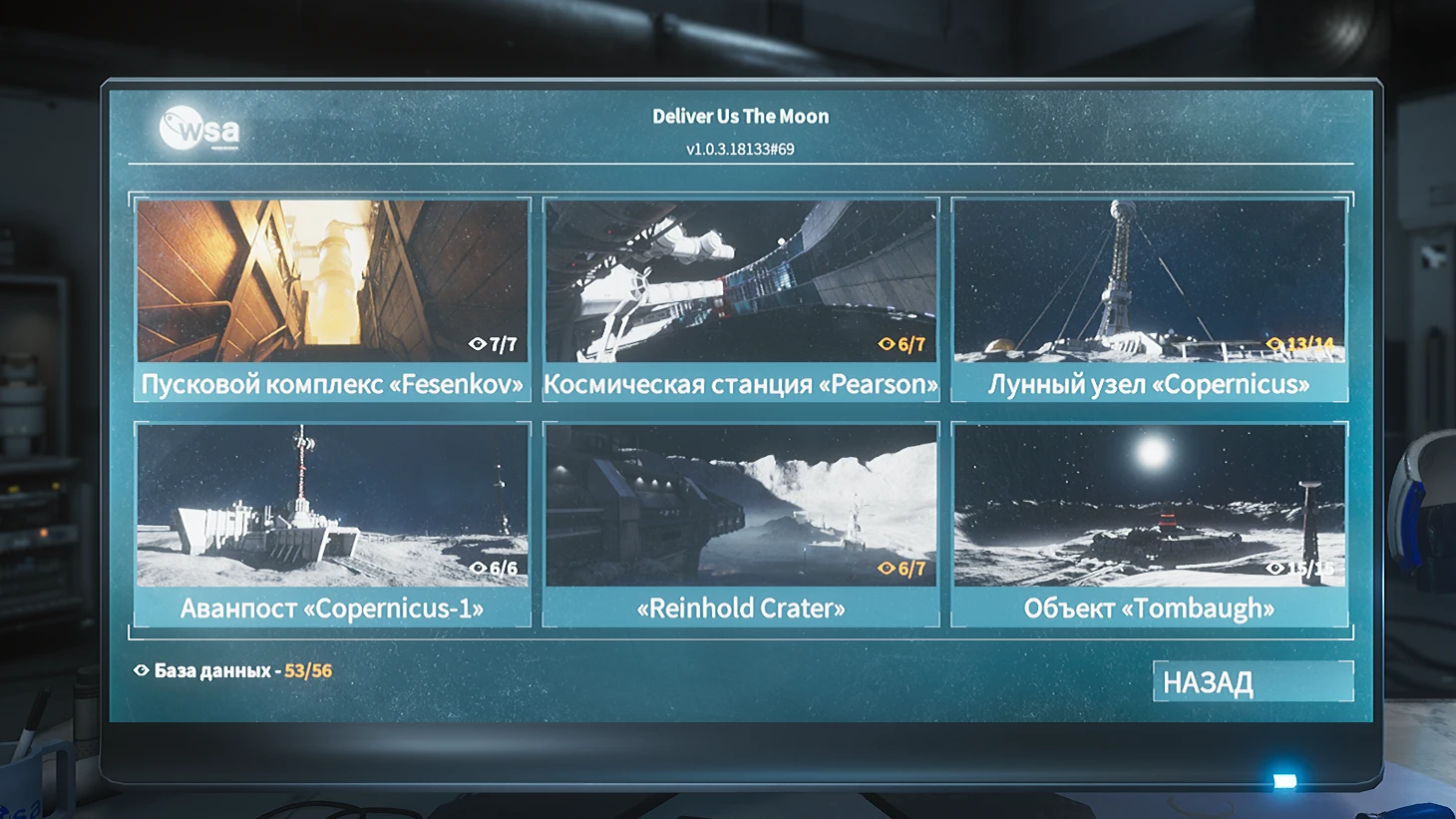Image resolution: width=1456 pixels, height=819 pixels.
Task: Click the eye icon on Fesenkov tile
Action: (x=479, y=344)
